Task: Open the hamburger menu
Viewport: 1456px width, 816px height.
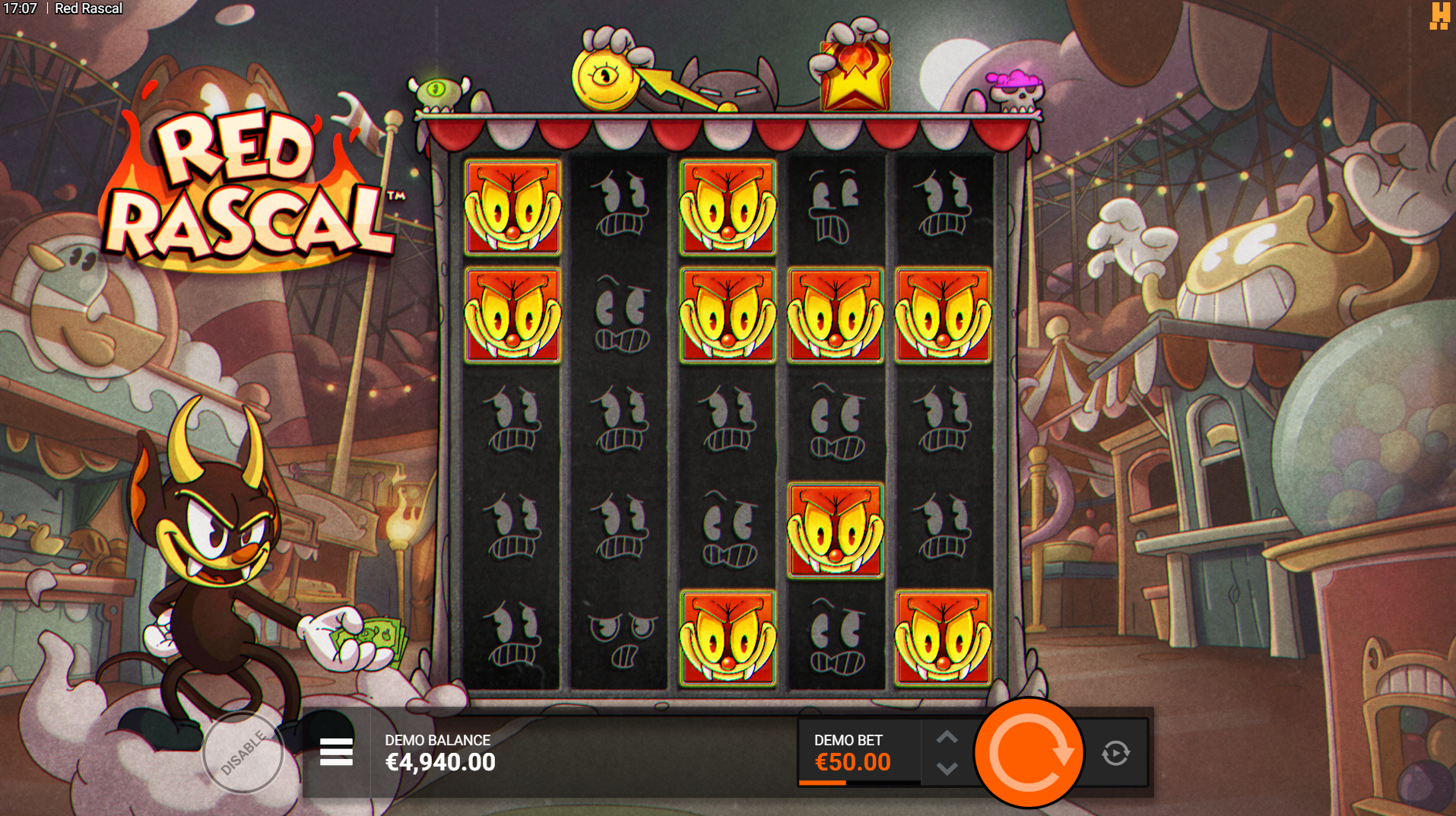Action: pos(336,752)
